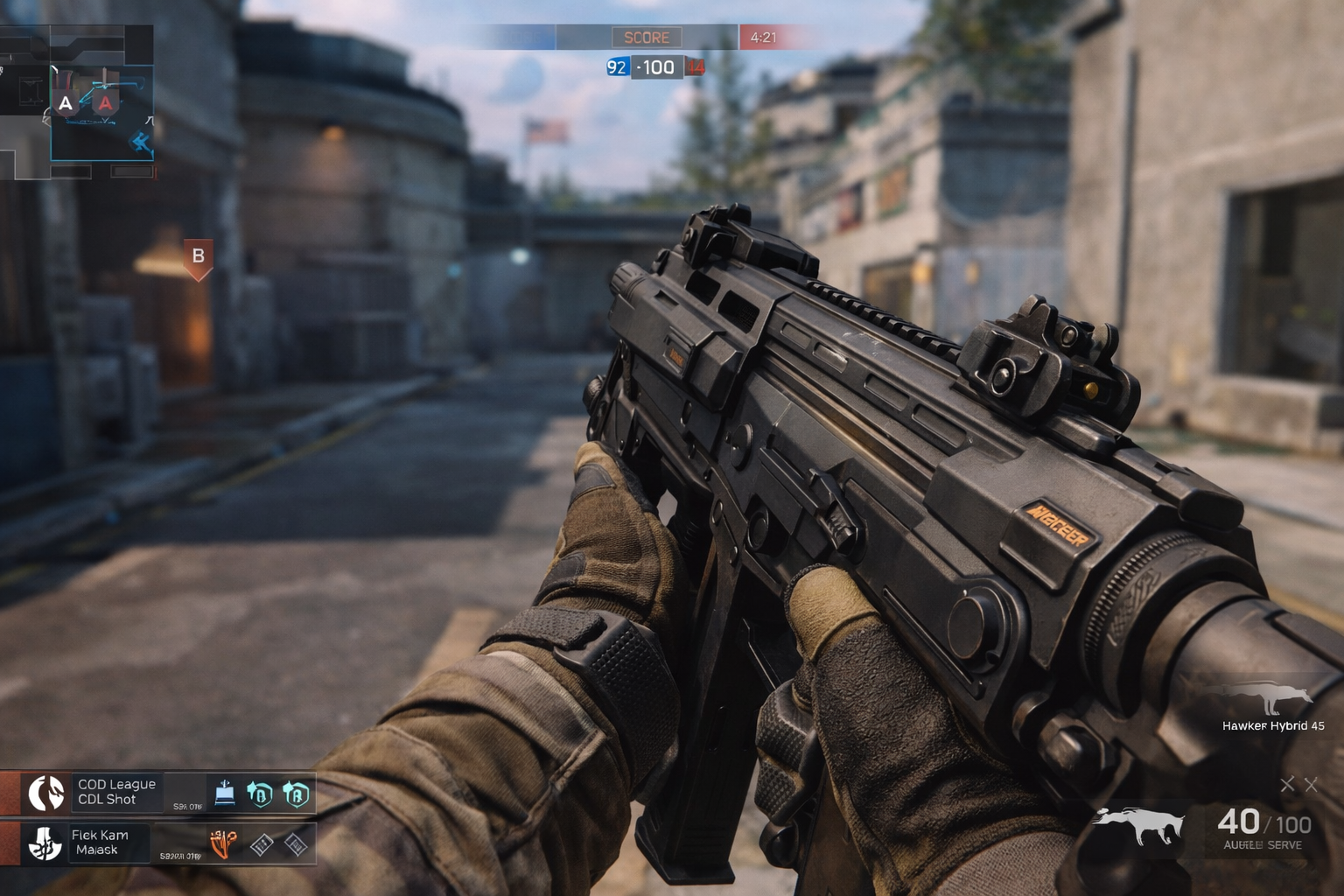Click the light blue crate icon
Viewport: 1344px width, 896px height.
(x=225, y=793)
